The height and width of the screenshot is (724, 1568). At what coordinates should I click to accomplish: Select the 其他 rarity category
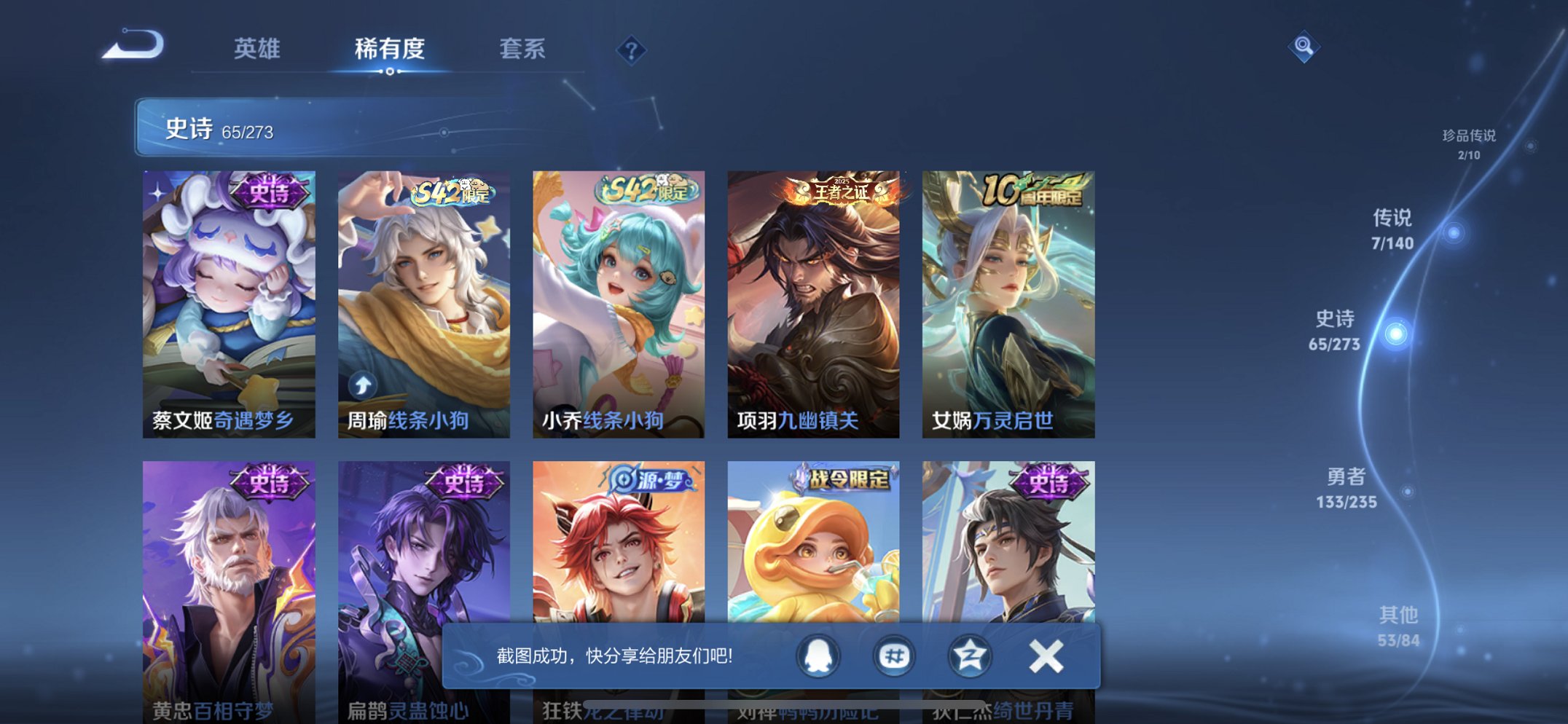tap(1398, 624)
